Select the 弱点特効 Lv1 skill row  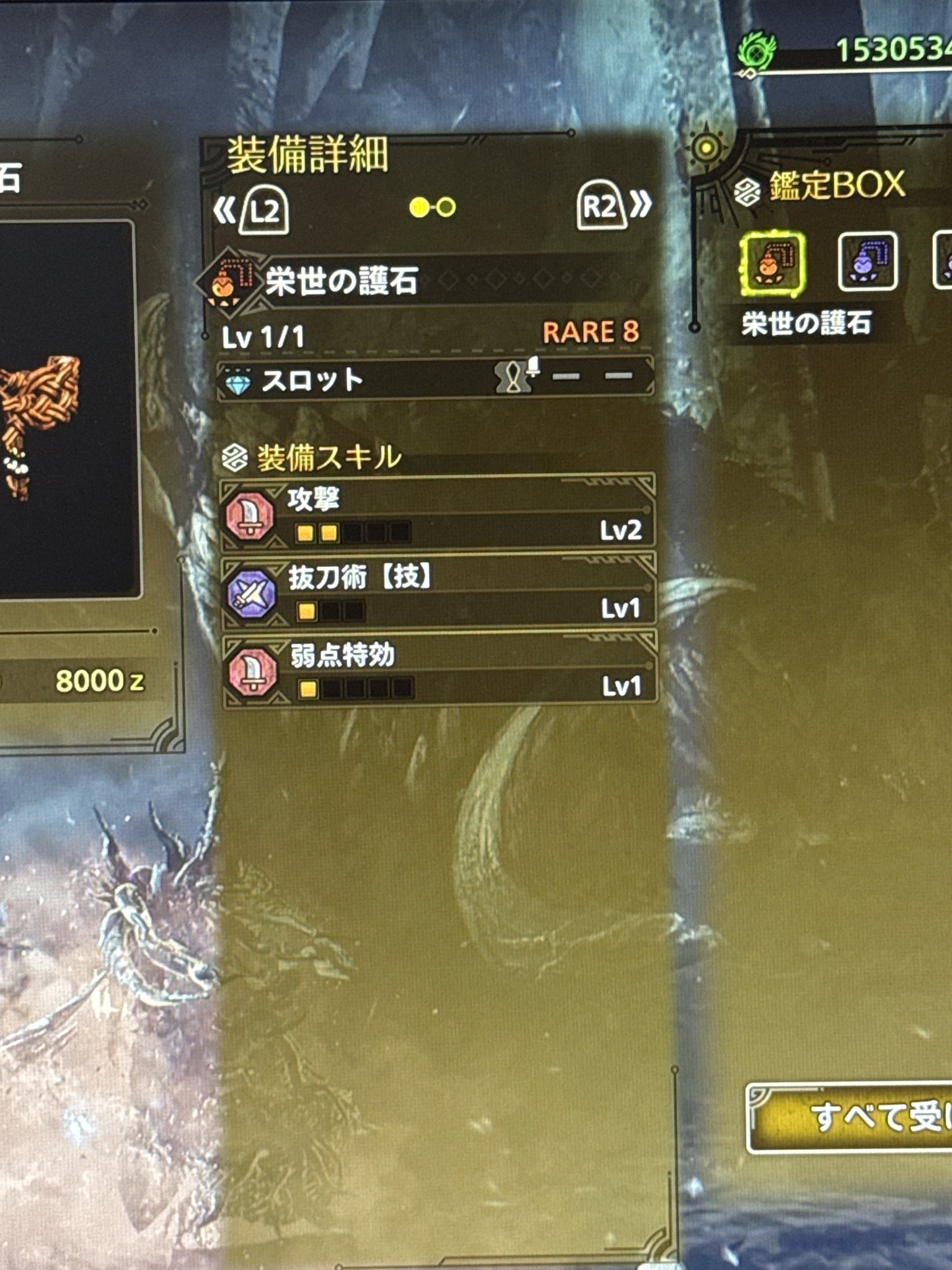click(438, 672)
